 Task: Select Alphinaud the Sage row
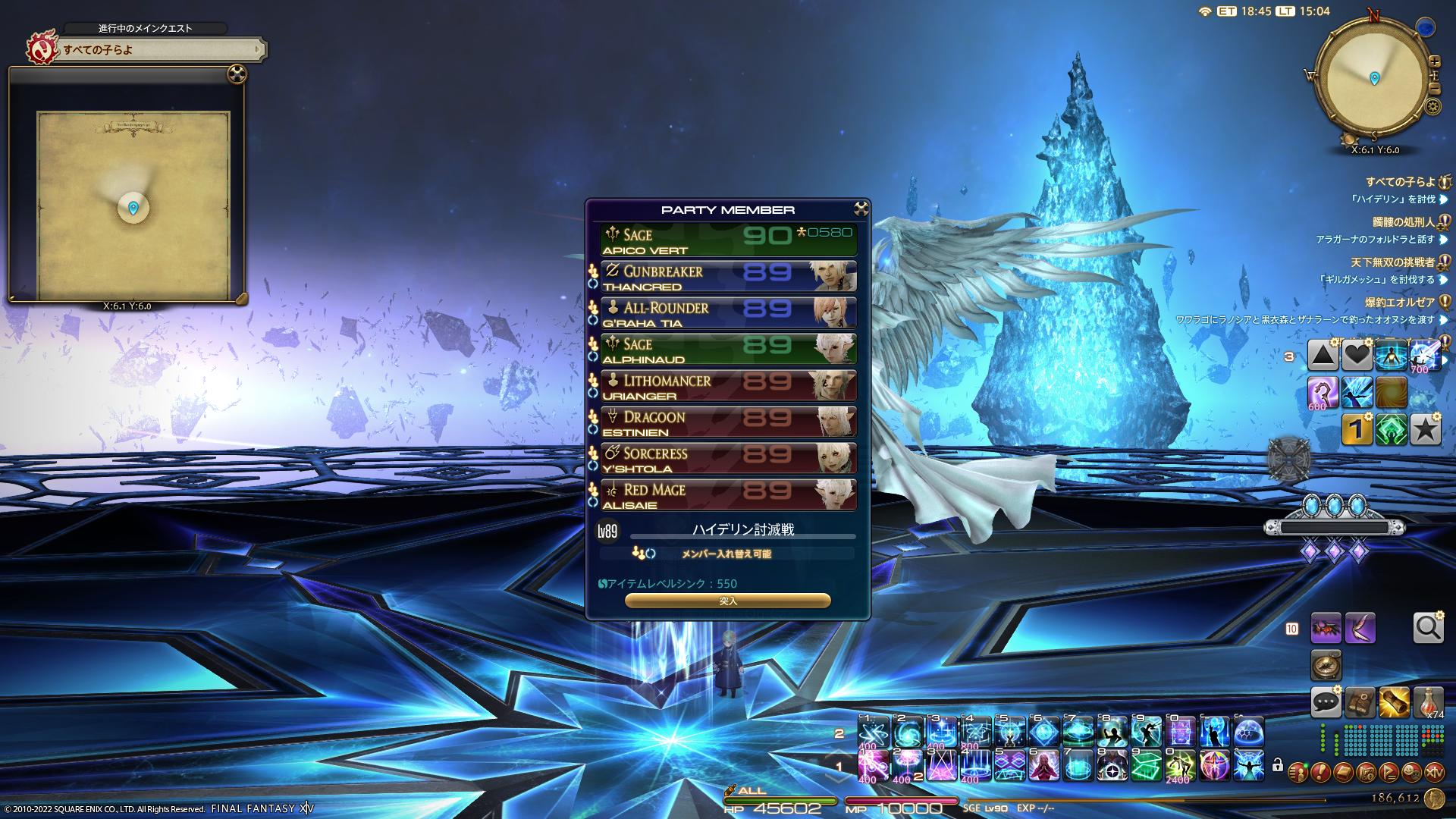click(728, 350)
